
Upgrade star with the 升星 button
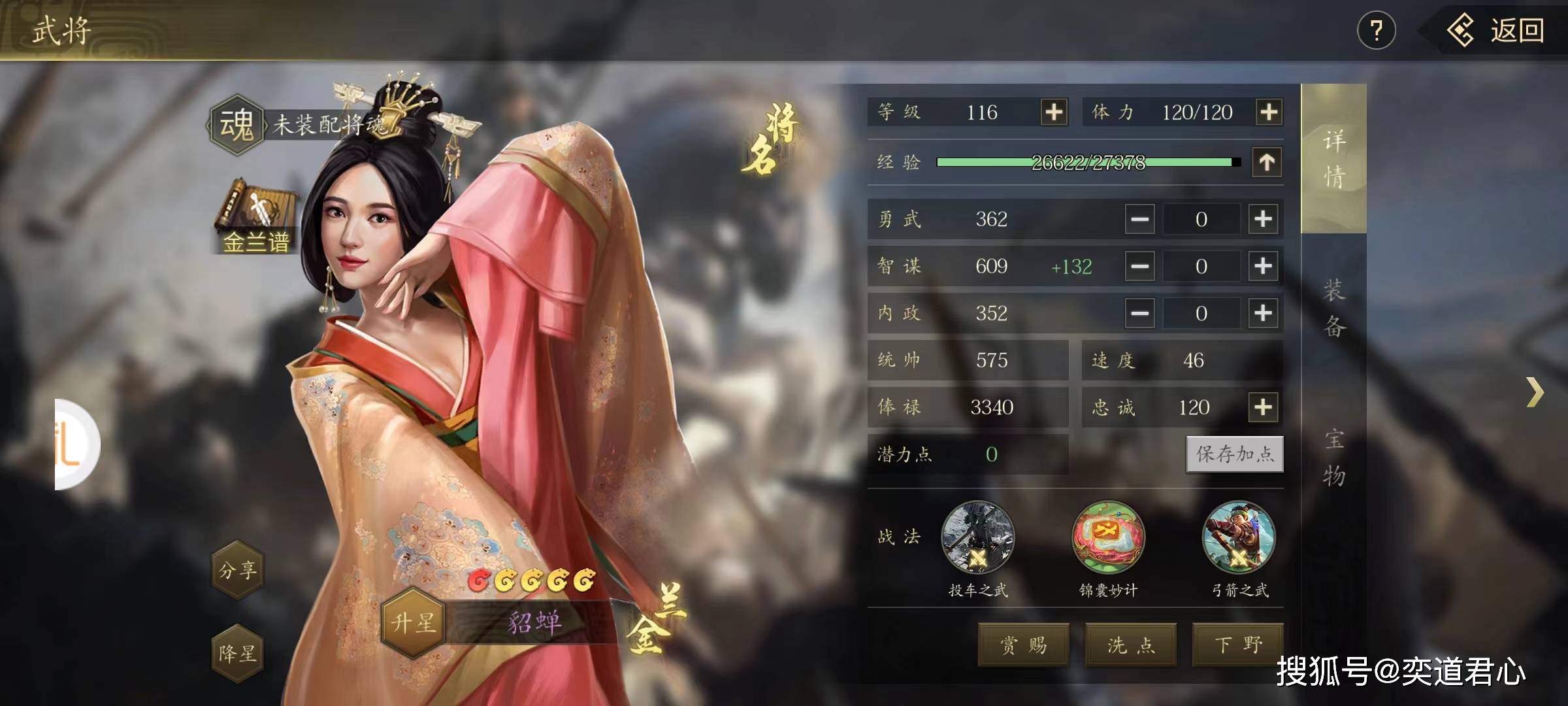[x=413, y=622]
